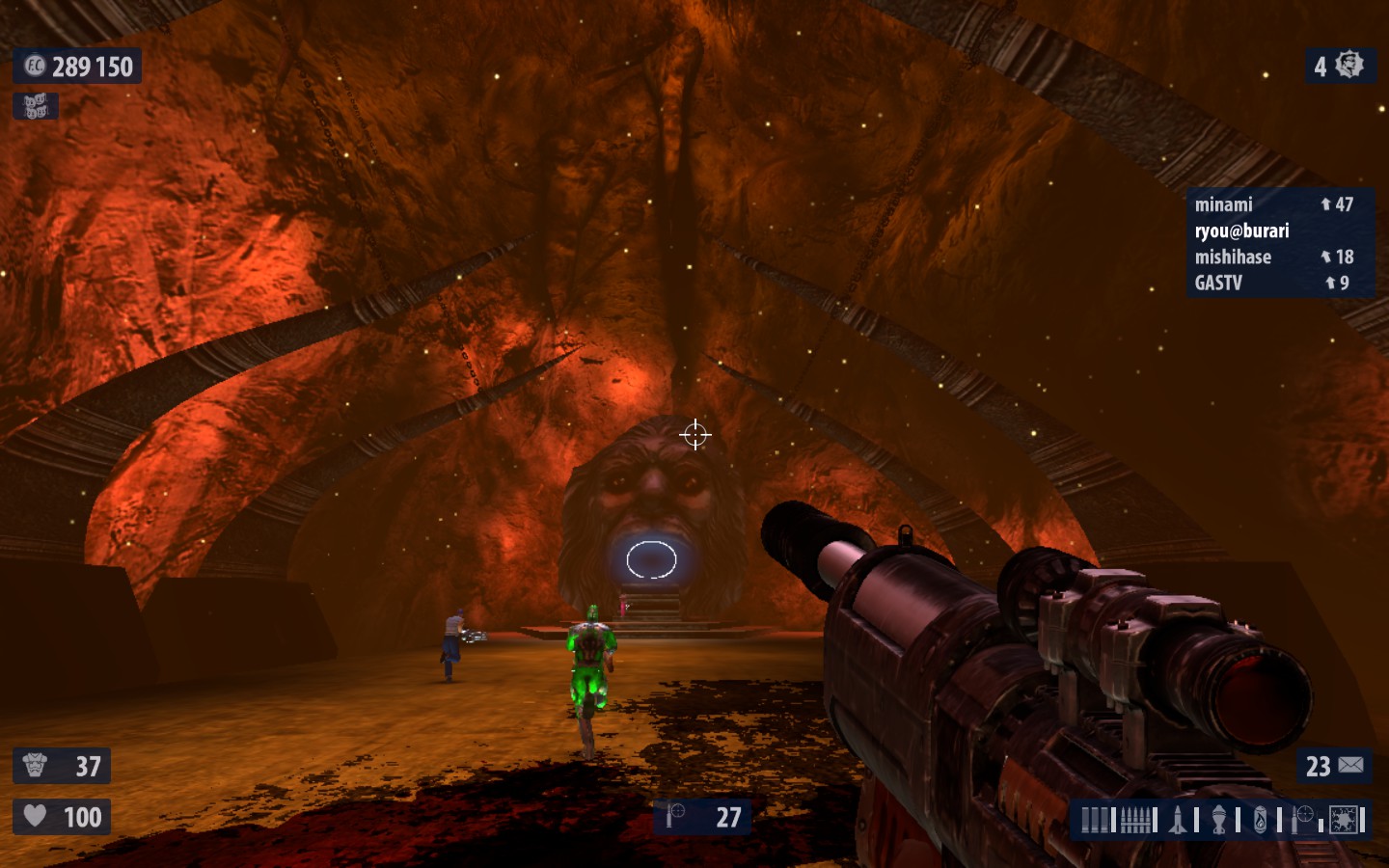Choose GASTV from the player list
1389x868 pixels.
1218,283
